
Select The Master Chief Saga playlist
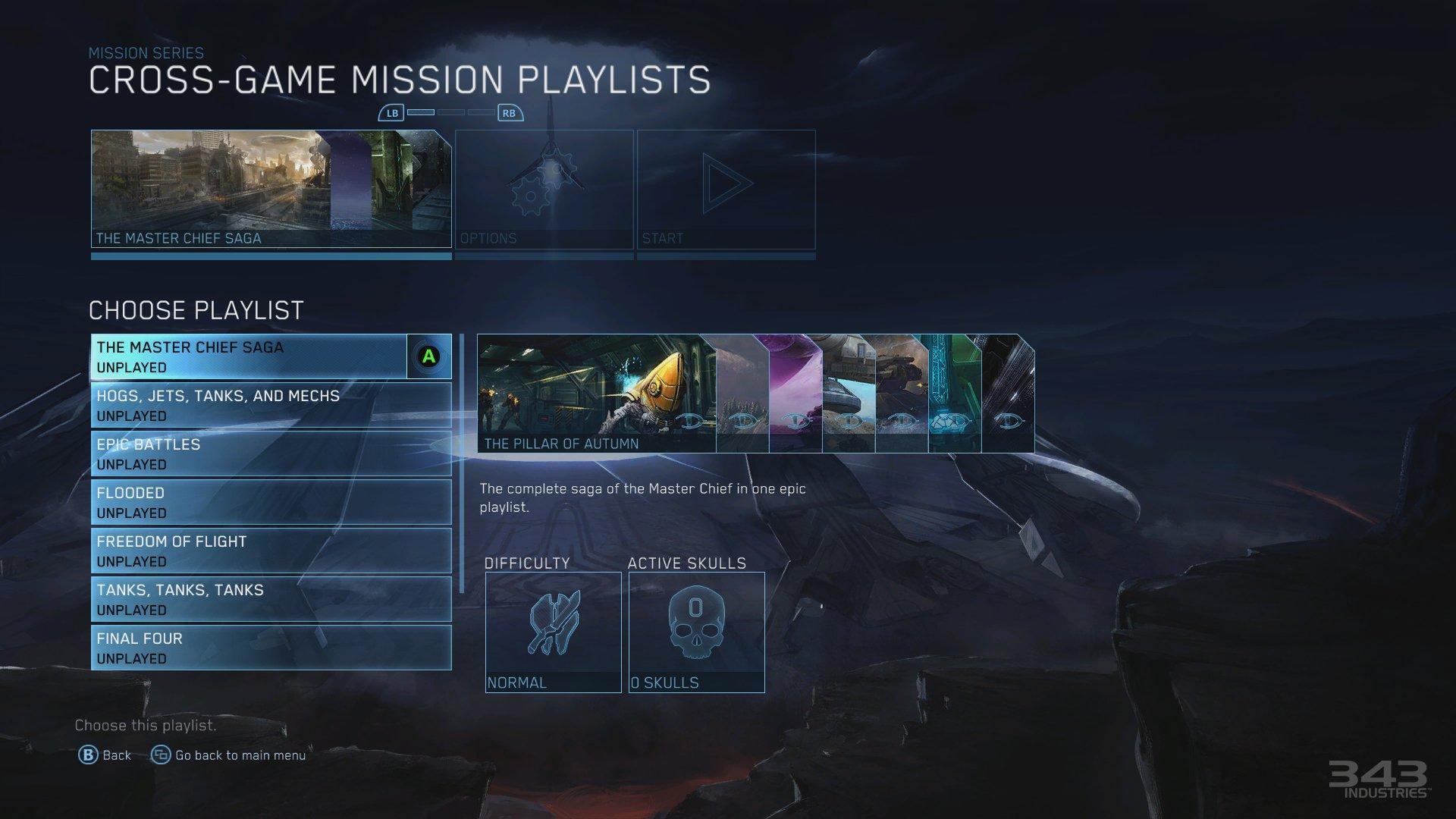pyautogui.click(x=250, y=356)
